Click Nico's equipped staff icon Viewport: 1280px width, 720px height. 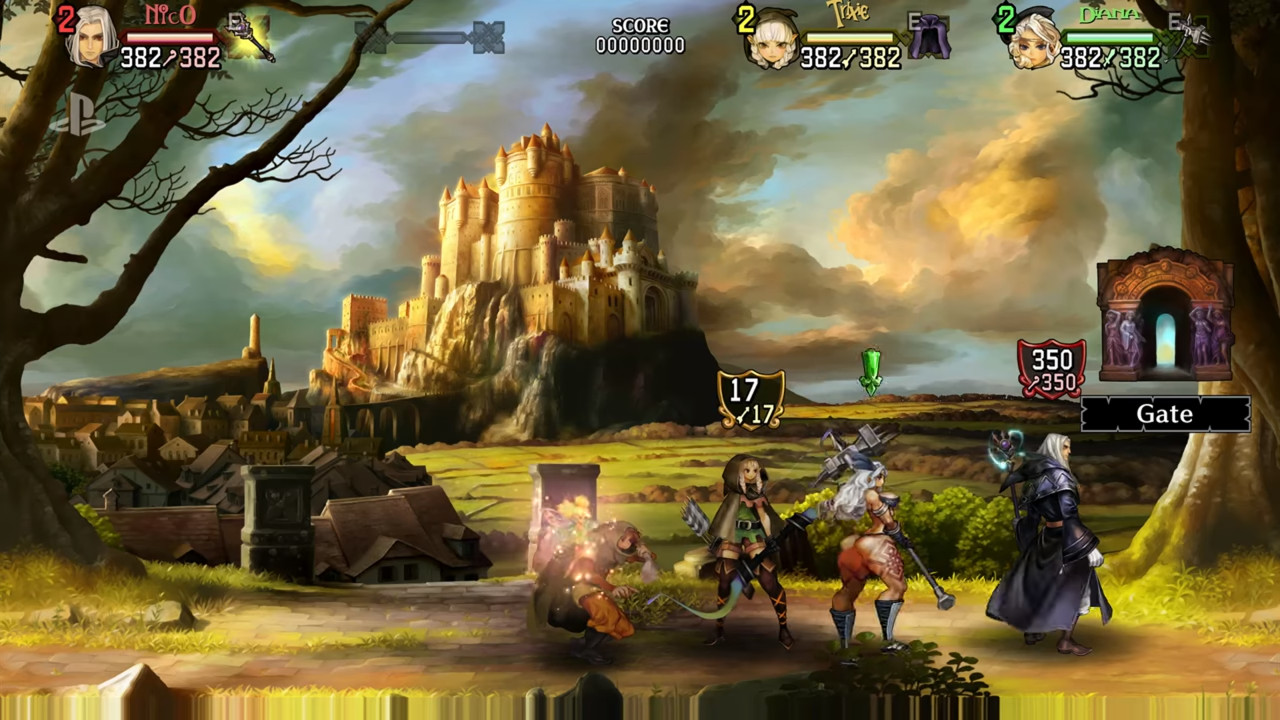[x=250, y=38]
